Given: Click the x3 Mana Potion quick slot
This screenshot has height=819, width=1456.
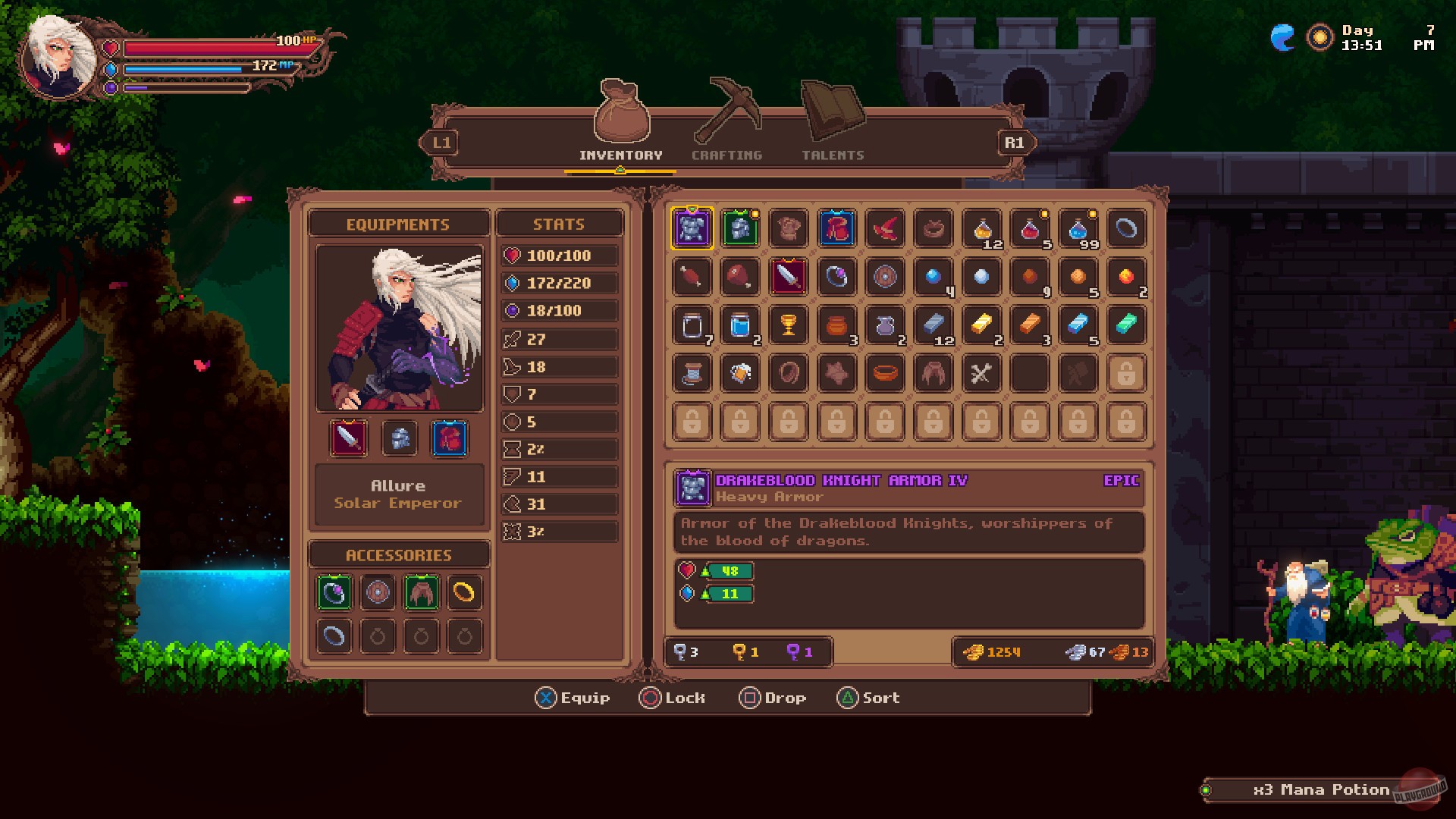Looking at the screenshot, I should tap(1323, 789).
